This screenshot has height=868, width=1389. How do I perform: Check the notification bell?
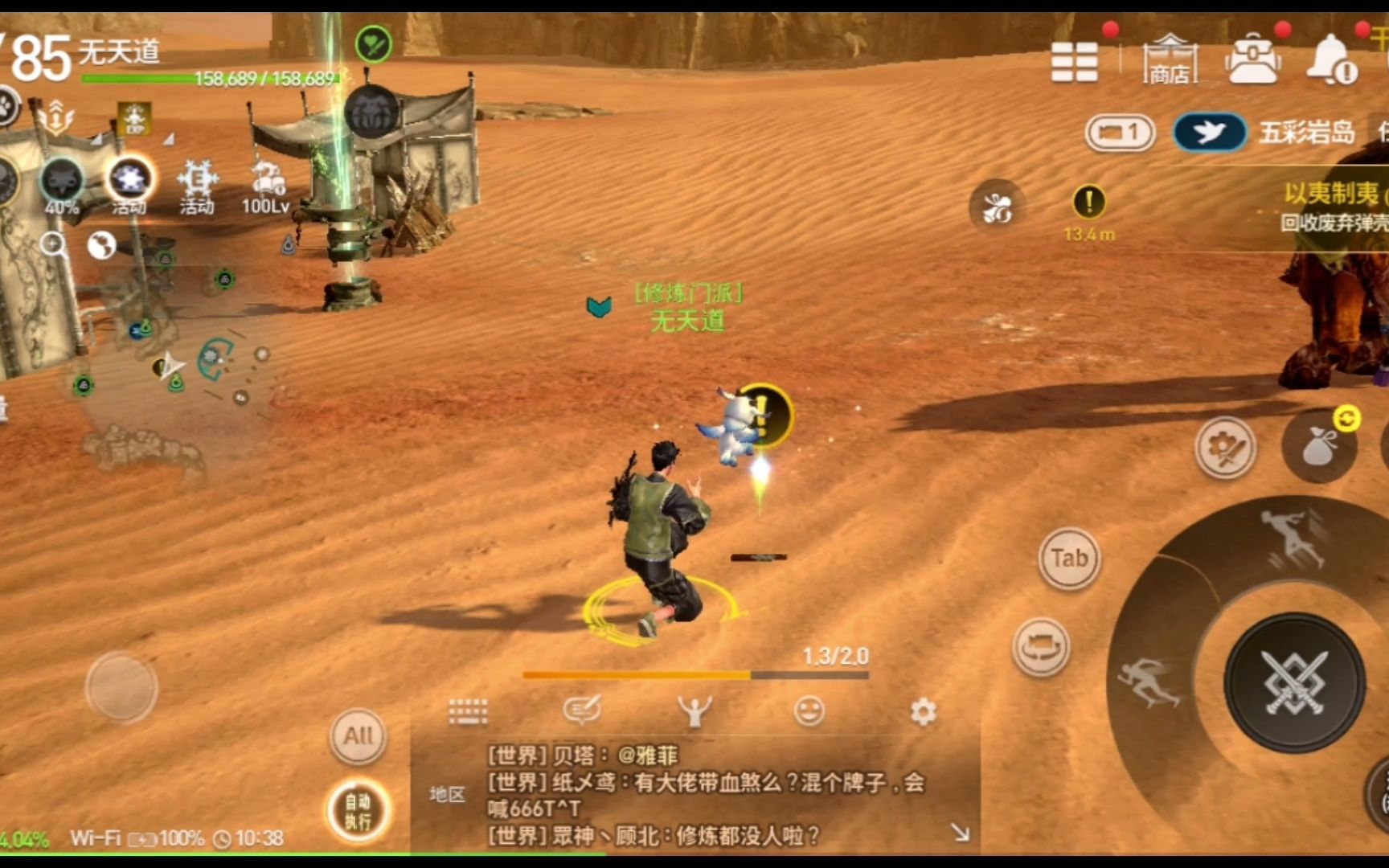point(1331,60)
